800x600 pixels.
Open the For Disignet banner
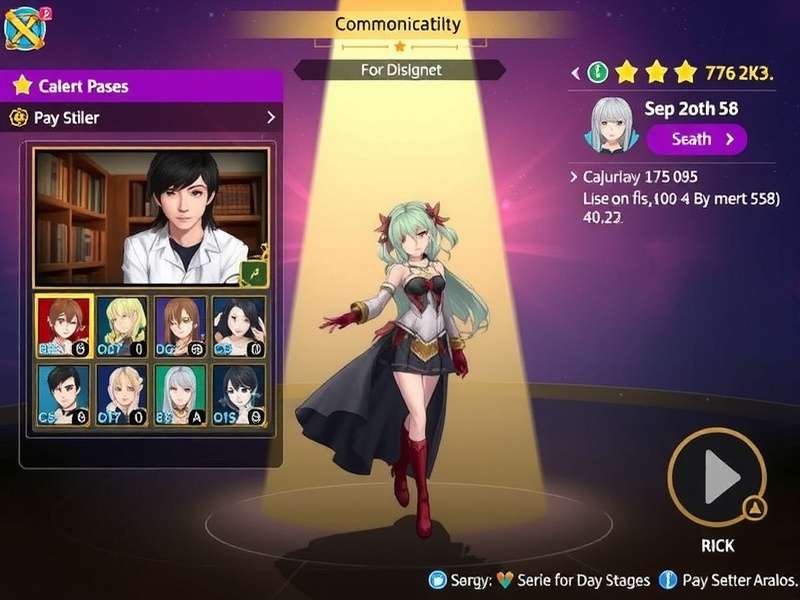point(400,70)
